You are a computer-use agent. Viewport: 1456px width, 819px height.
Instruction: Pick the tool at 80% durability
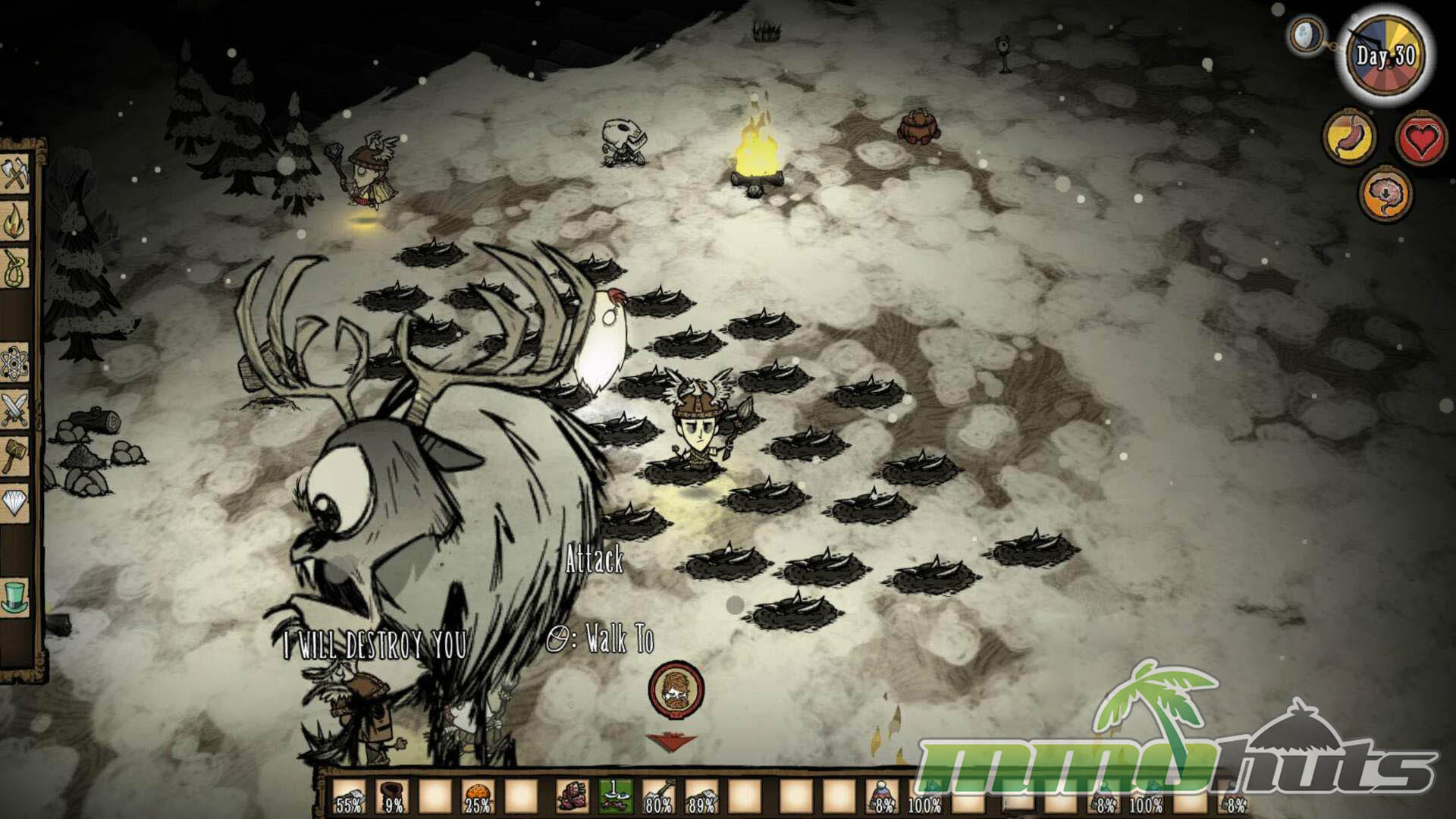point(659,796)
